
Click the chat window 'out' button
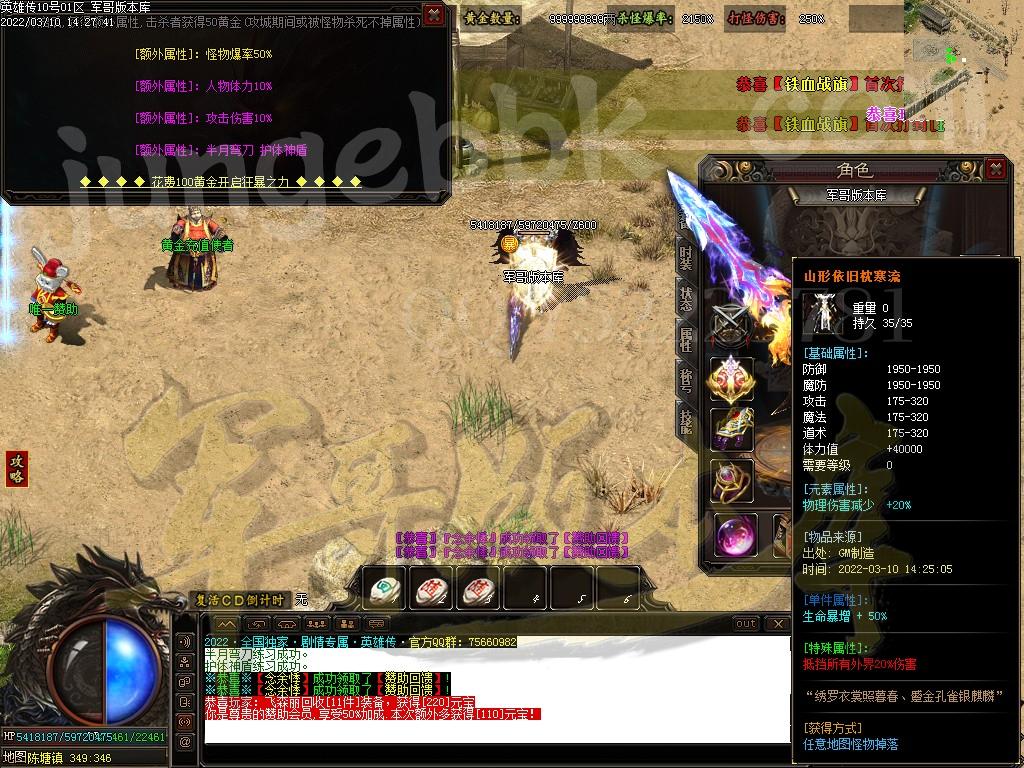click(746, 624)
